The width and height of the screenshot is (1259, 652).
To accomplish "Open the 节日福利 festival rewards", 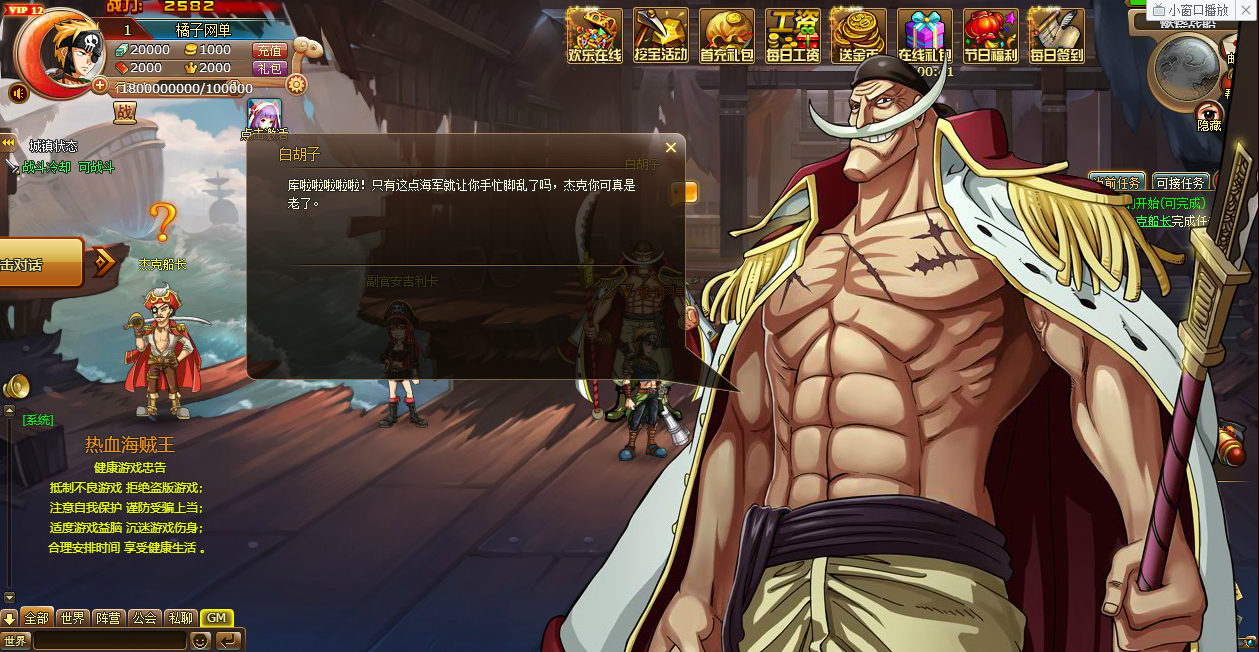I will point(990,36).
